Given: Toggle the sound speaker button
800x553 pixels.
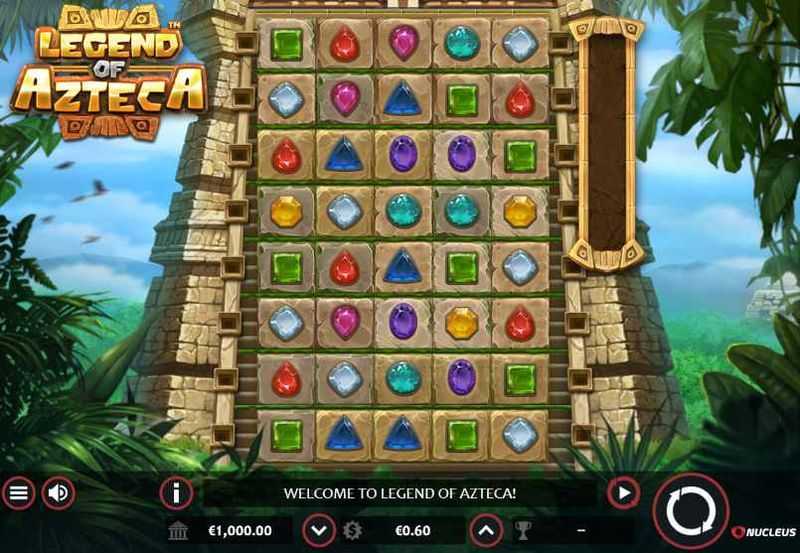Looking at the screenshot, I should pos(59,493).
